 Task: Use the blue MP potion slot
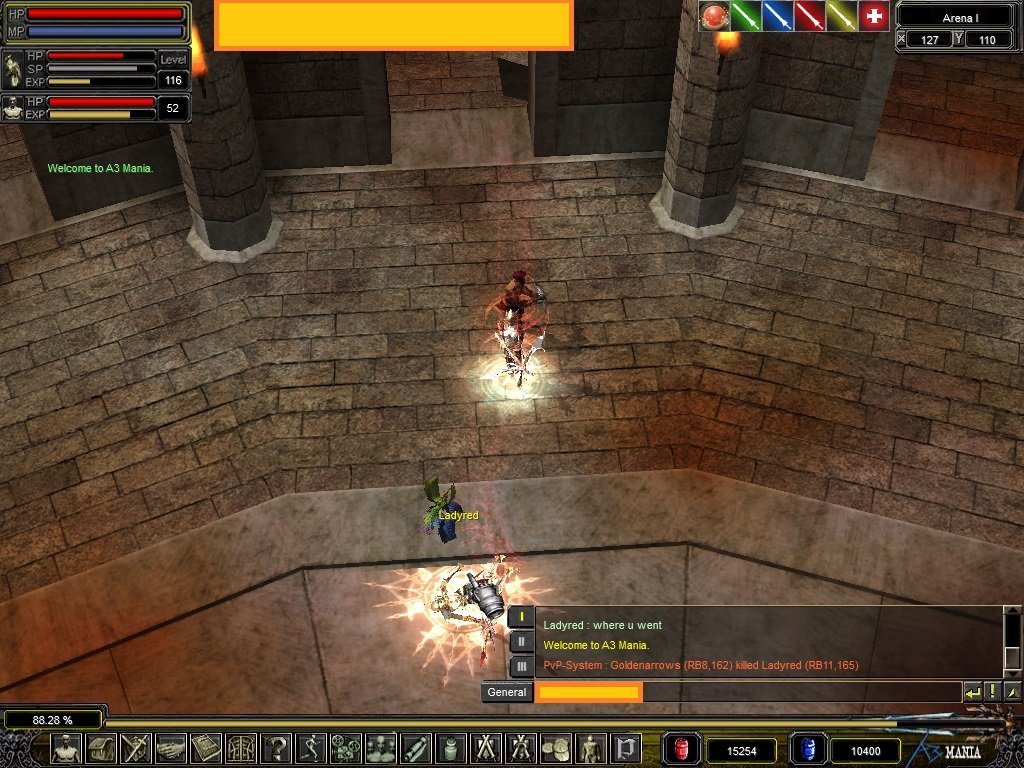point(807,749)
